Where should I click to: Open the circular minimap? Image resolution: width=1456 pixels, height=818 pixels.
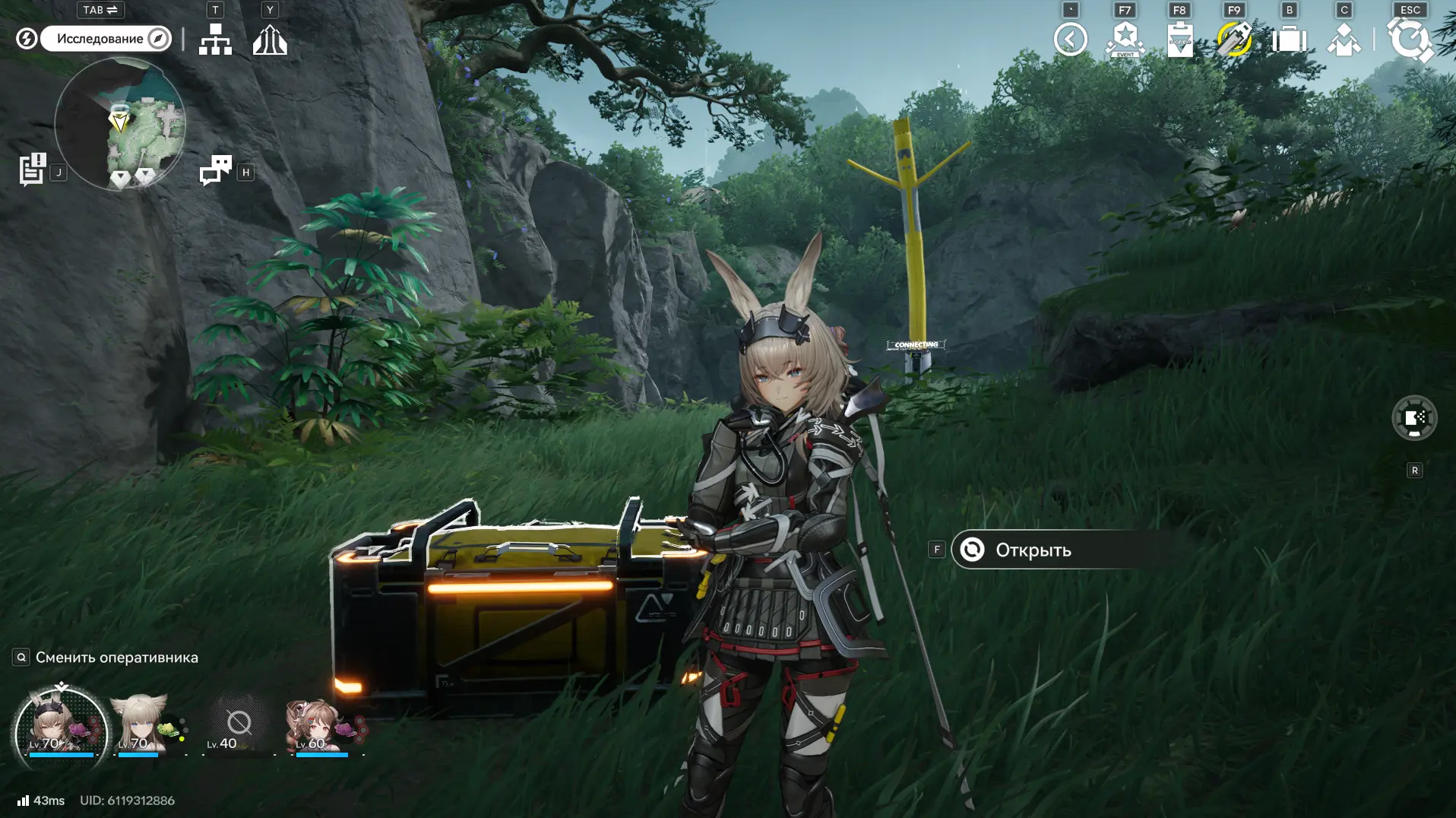tap(120, 124)
